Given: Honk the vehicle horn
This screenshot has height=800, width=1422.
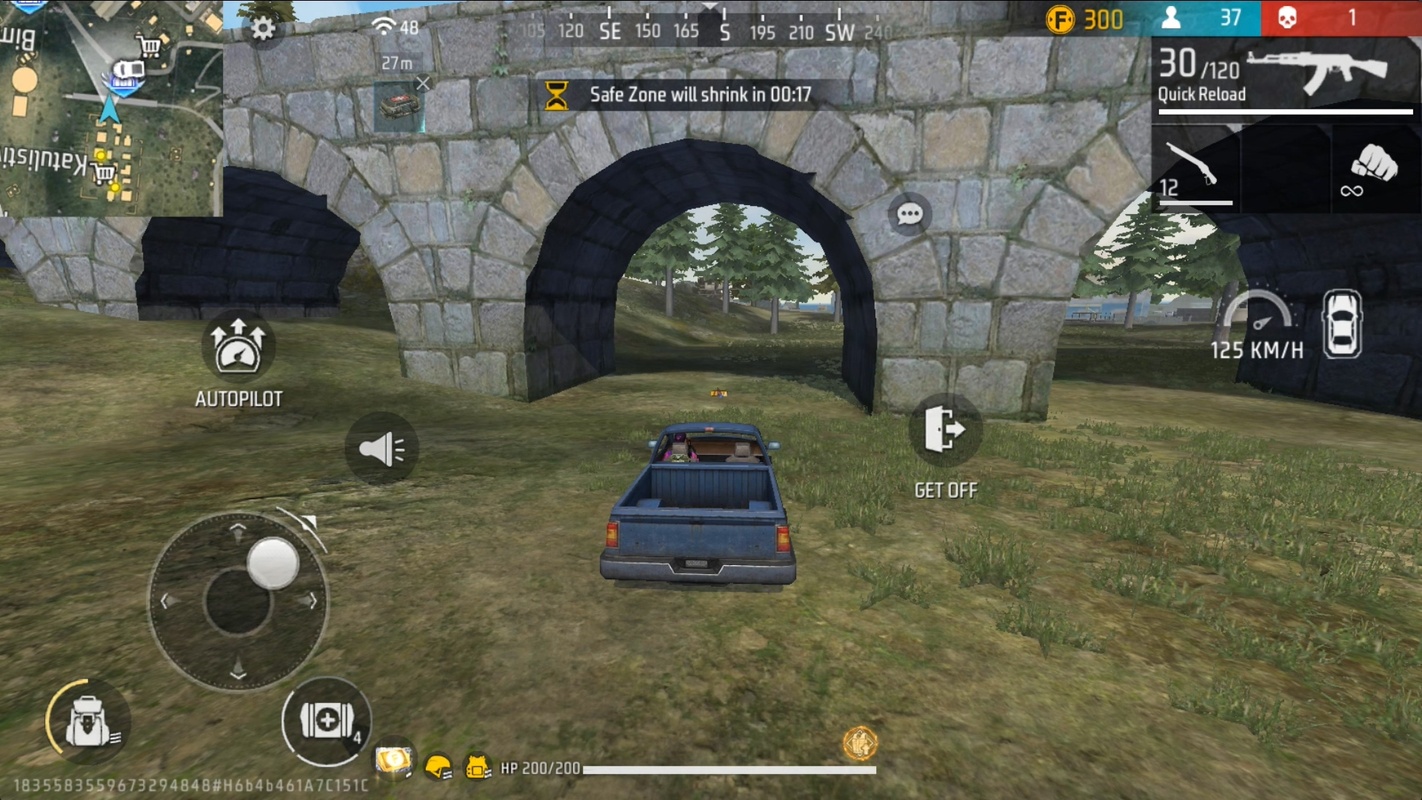Looking at the screenshot, I should 382,449.
